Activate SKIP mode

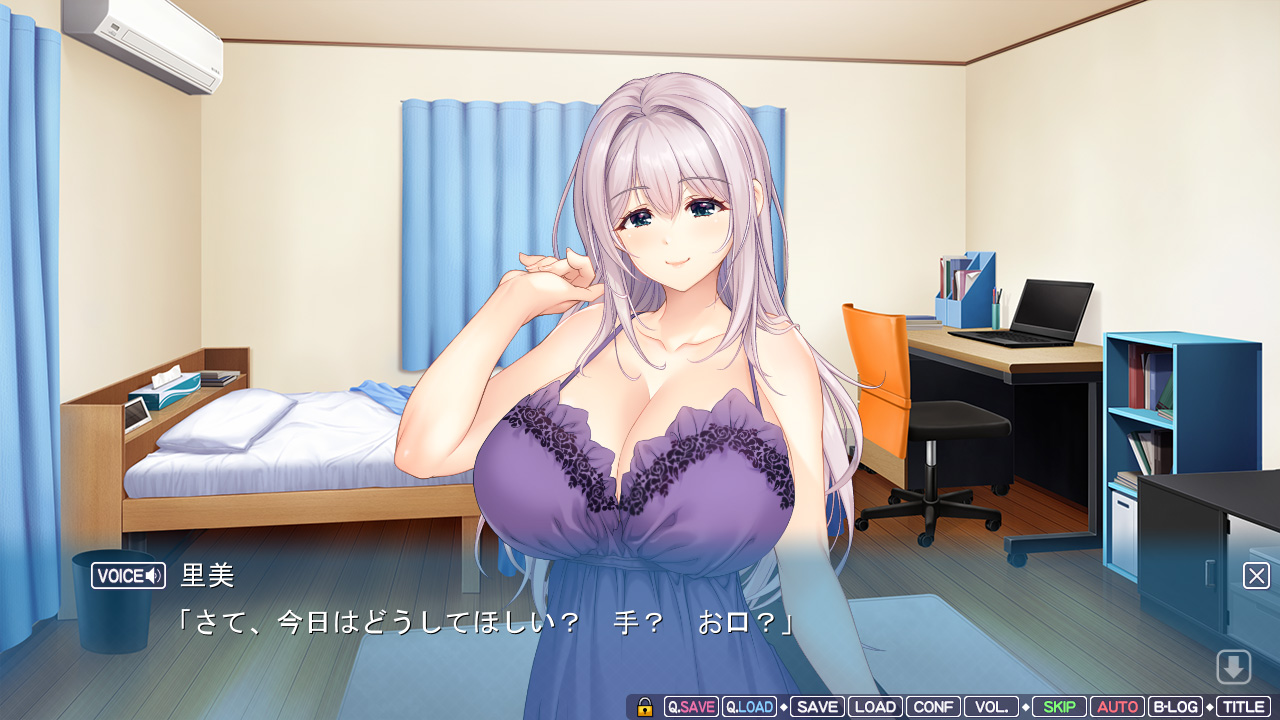[x=1059, y=707]
